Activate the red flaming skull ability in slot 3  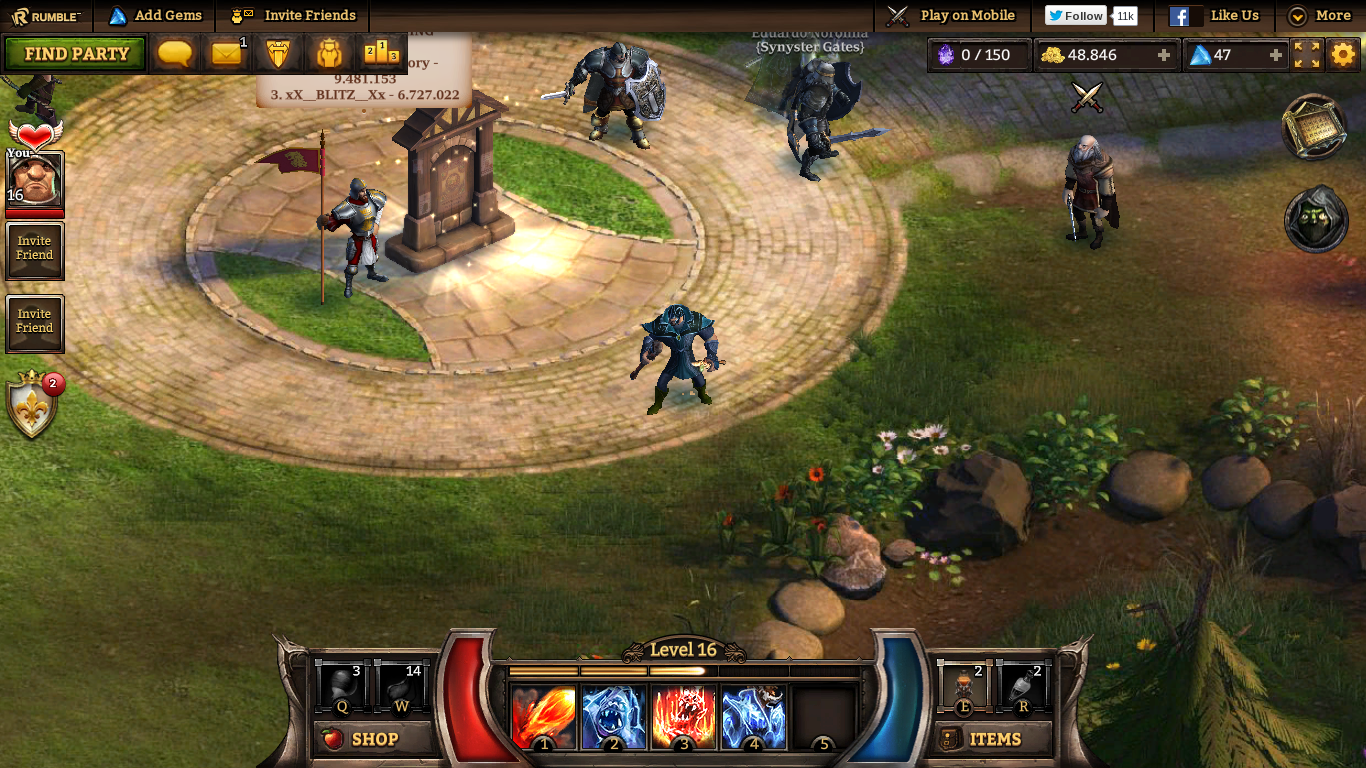pos(683,717)
